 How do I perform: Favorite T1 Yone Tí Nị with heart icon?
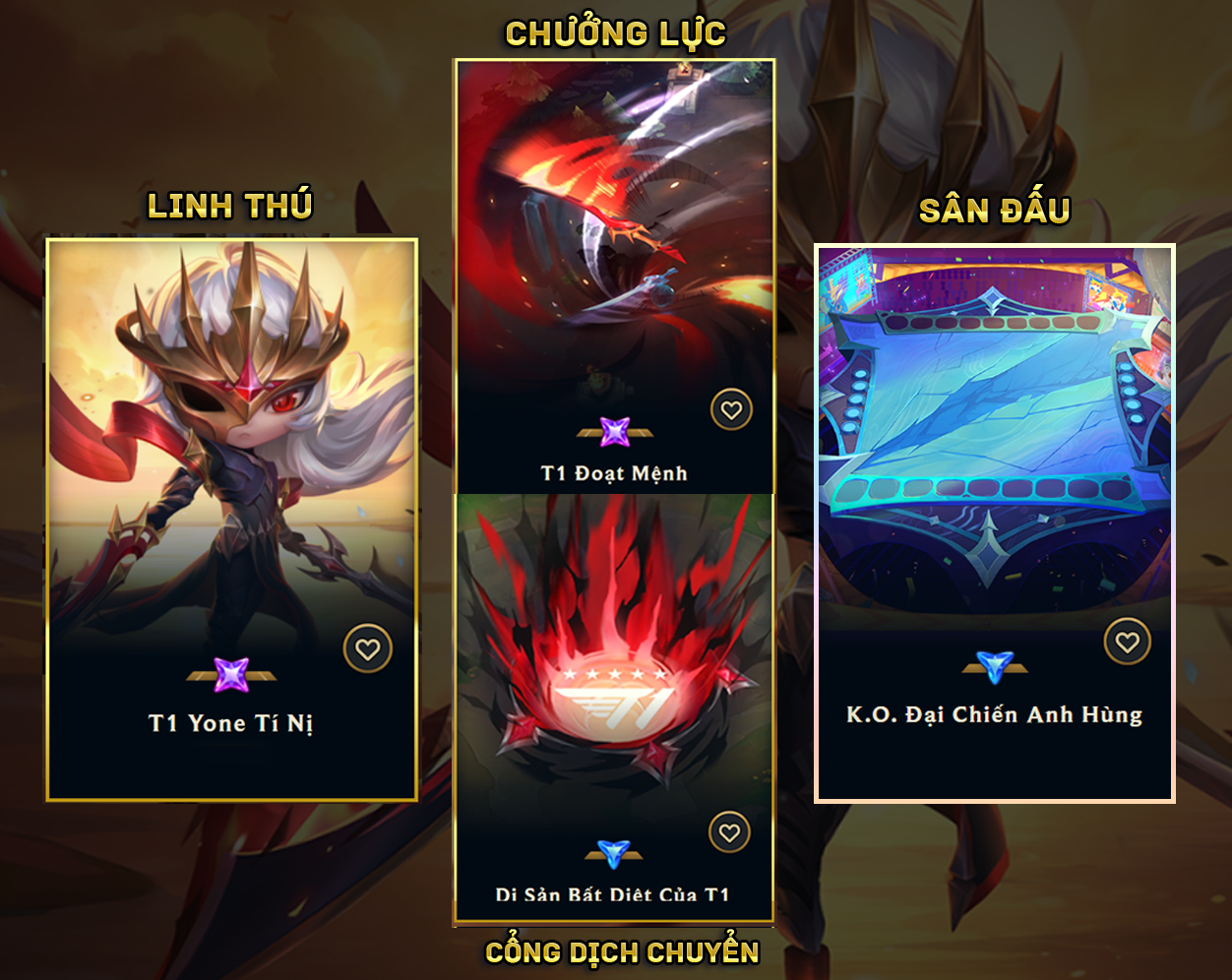point(368,649)
